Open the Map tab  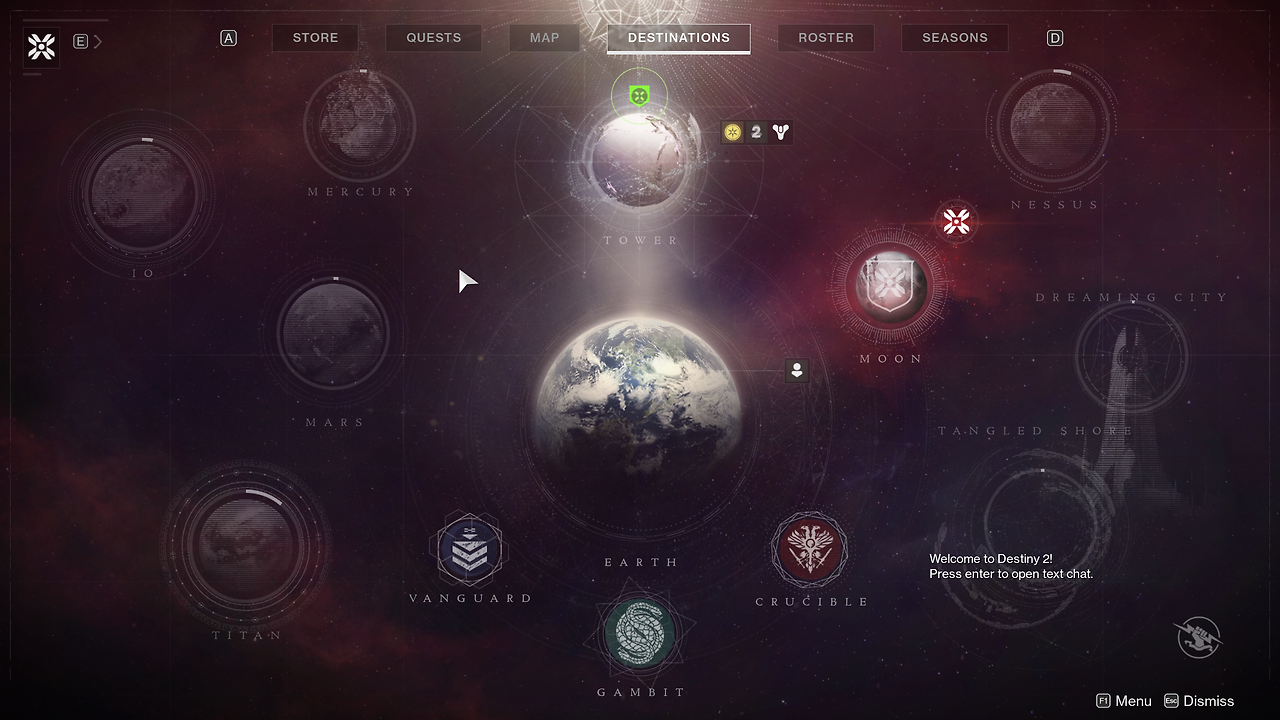(x=544, y=38)
